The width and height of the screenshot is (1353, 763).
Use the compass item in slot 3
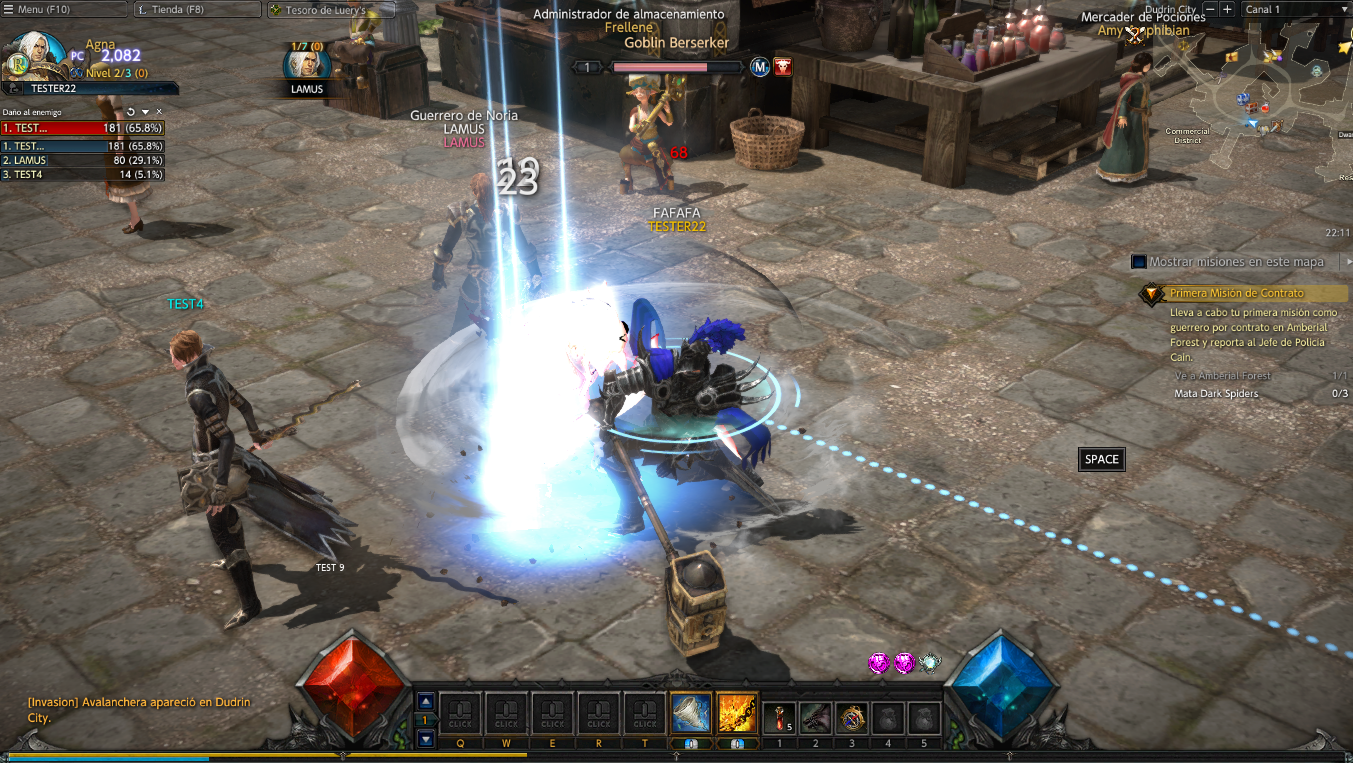pos(852,717)
